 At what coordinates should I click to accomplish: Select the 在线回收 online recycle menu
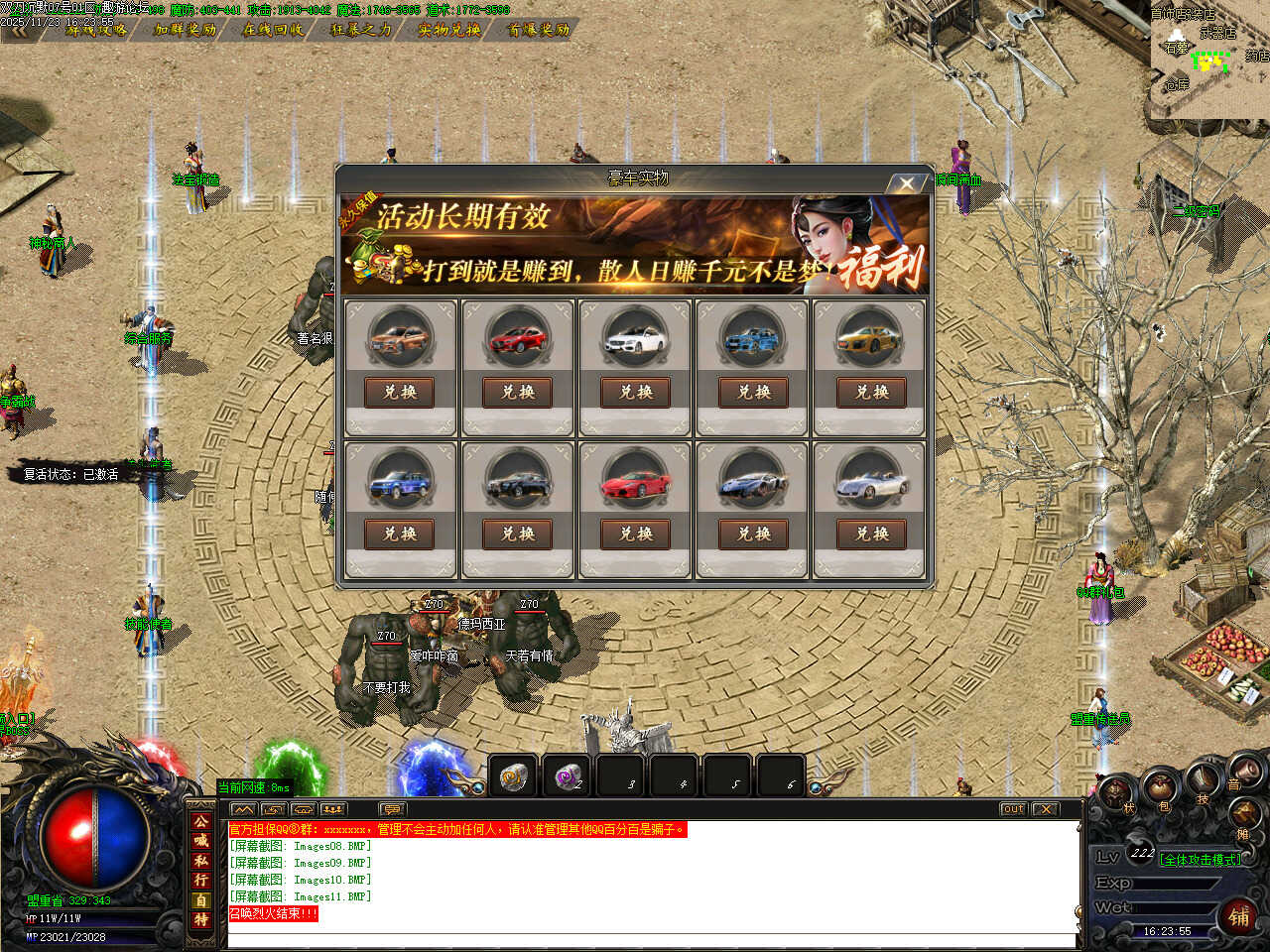click(x=274, y=30)
